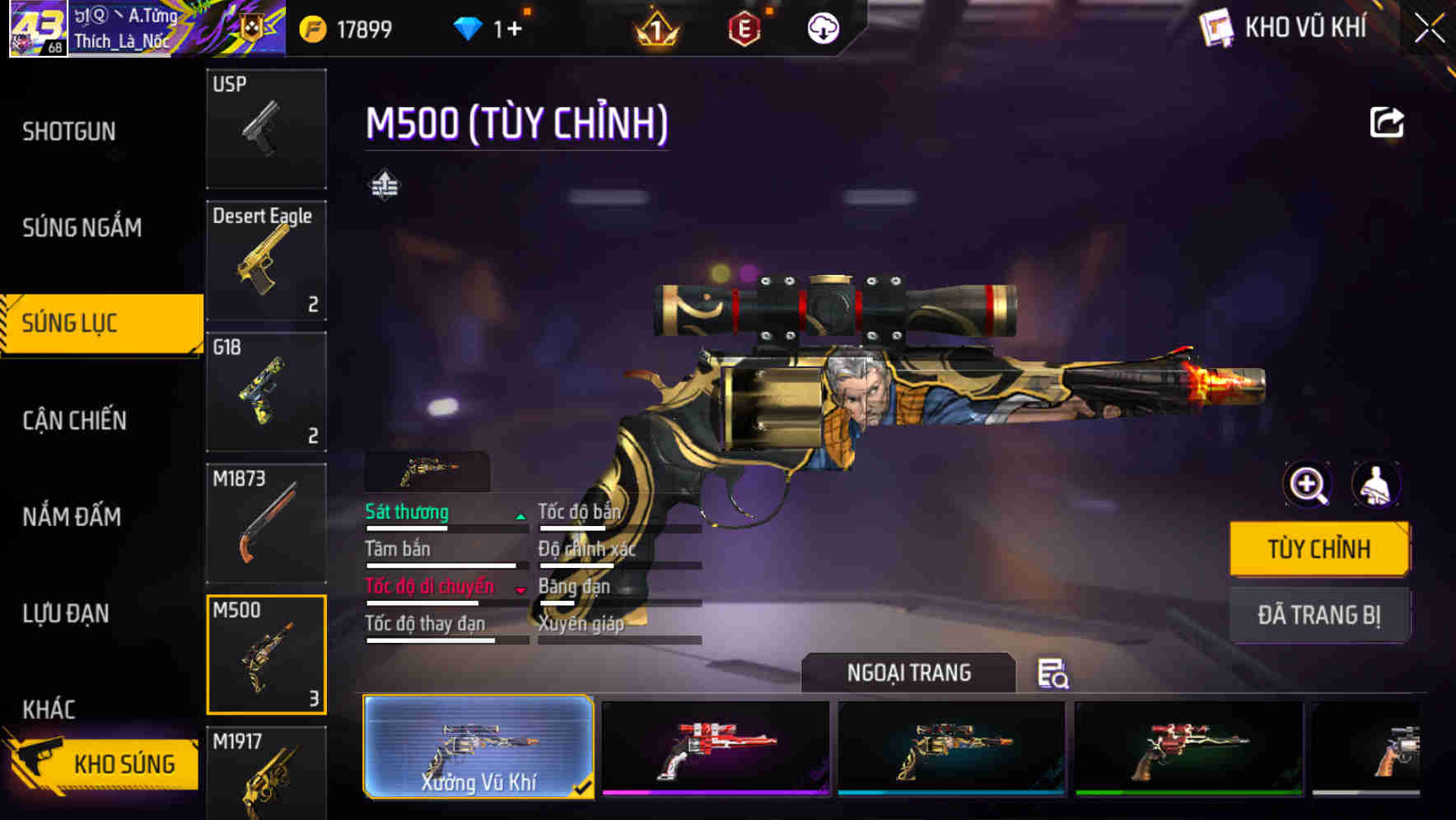Click the ĐÃ TRANG BỊ button
The height and width of the screenshot is (820, 1456).
(x=1319, y=614)
